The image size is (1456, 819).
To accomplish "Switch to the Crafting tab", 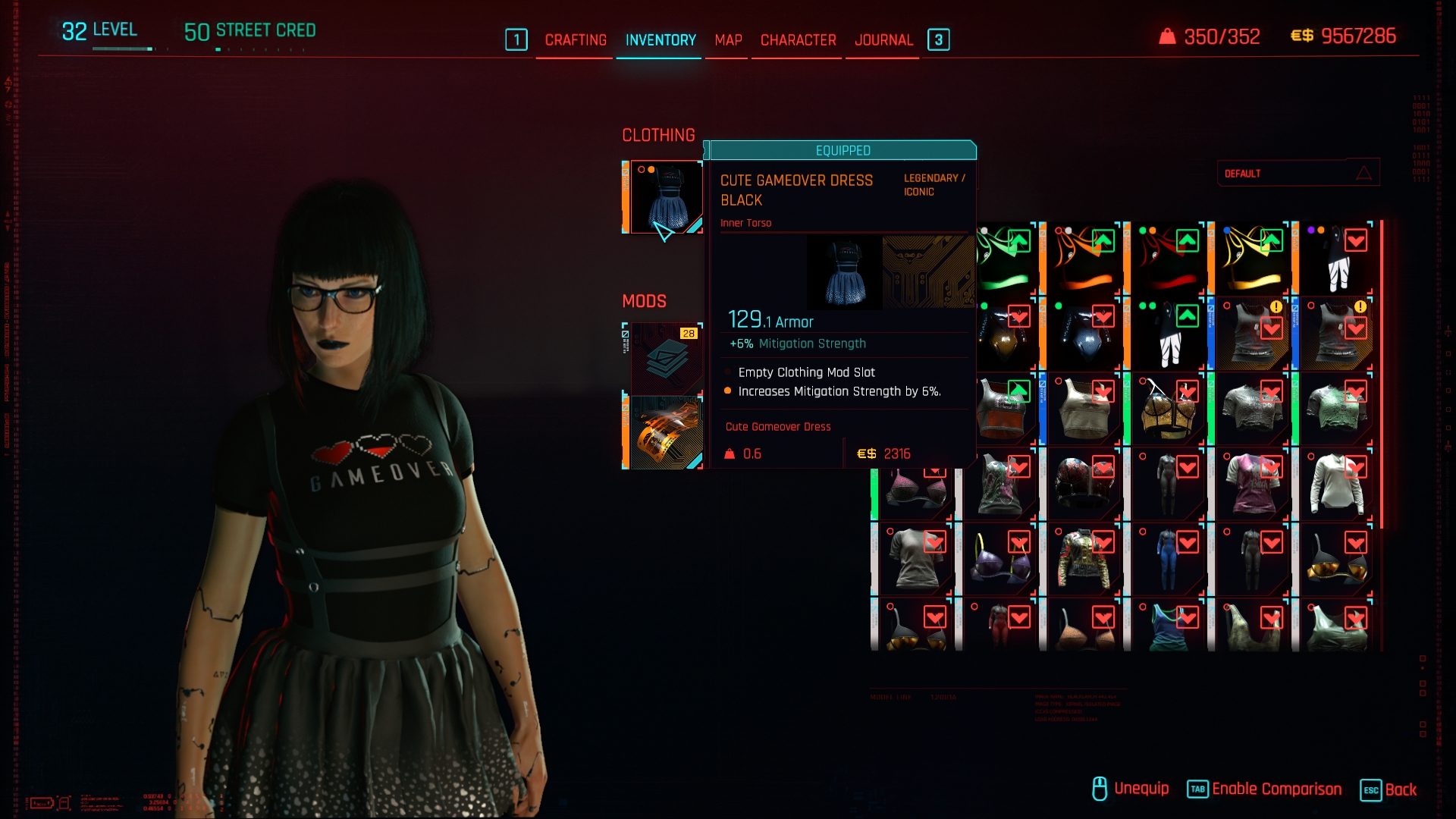I will tap(576, 40).
